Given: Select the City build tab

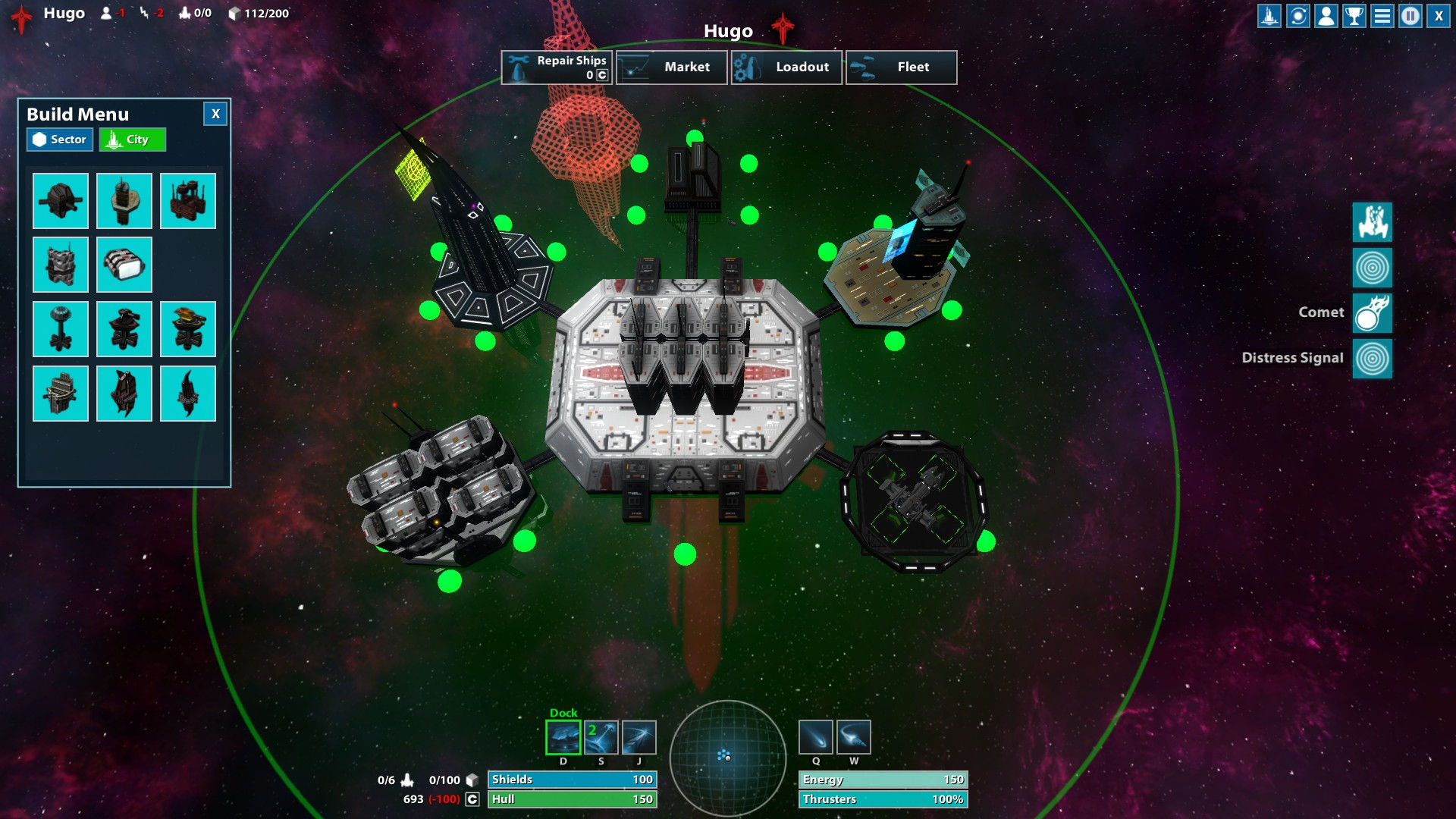Looking at the screenshot, I should (x=132, y=140).
